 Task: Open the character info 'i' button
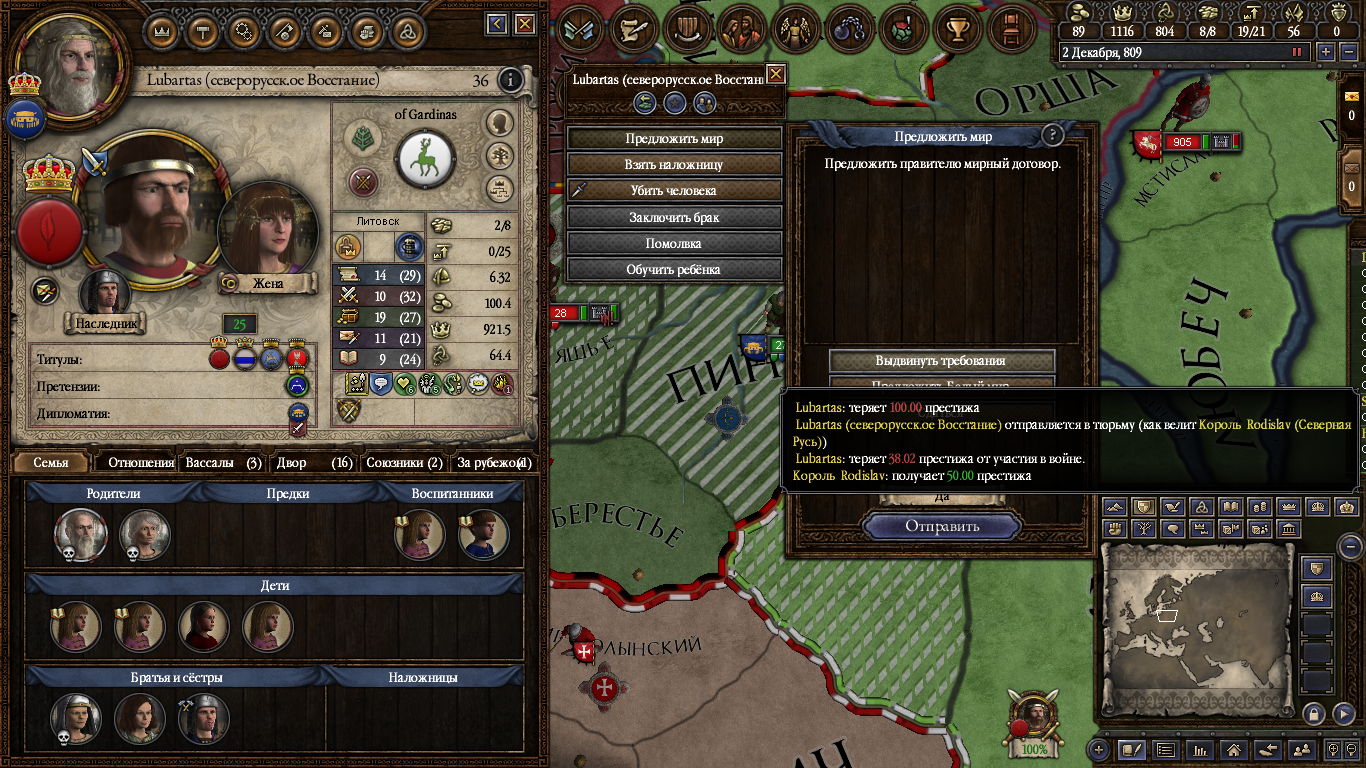(x=510, y=81)
